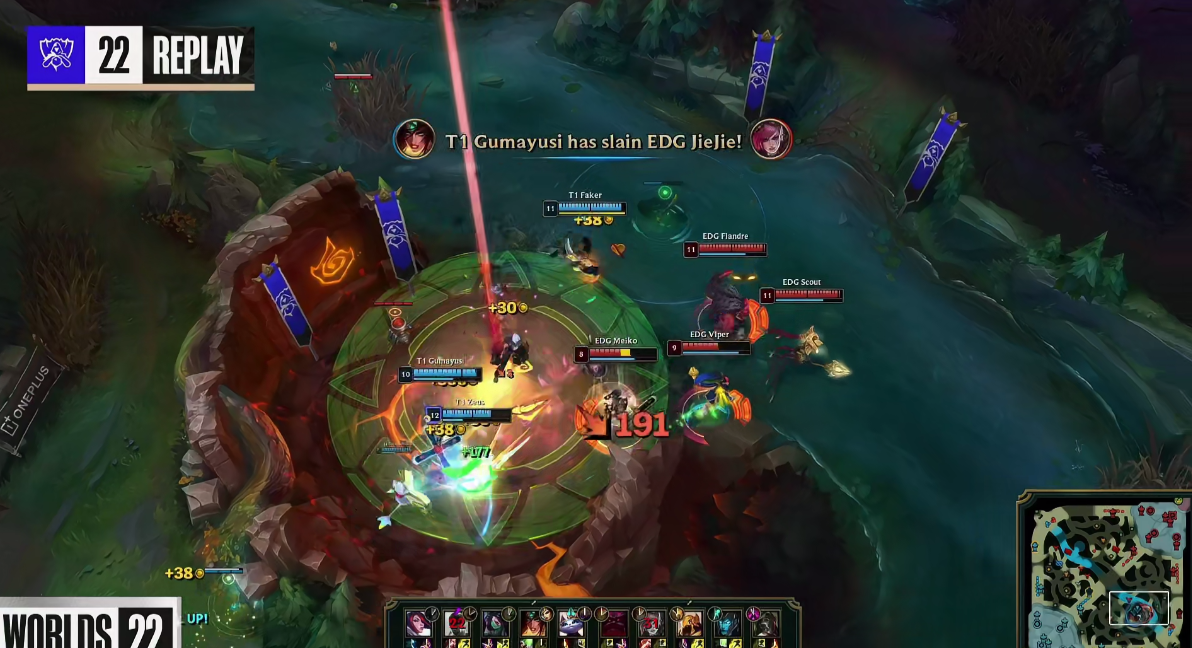Click the white camera box on minimap
This screenshot has width=1192, height=648.
tap(1138, 608)
